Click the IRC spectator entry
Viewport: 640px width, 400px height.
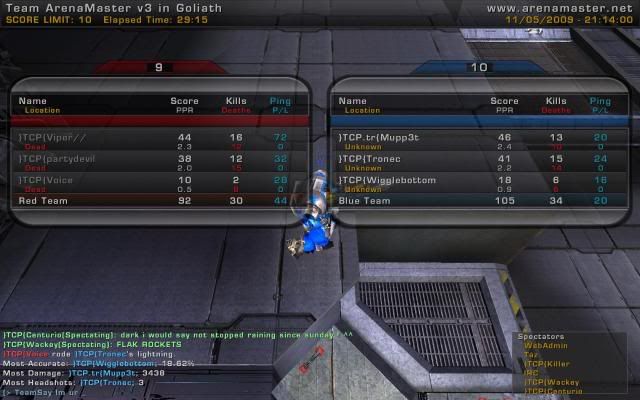pos(531,372)
